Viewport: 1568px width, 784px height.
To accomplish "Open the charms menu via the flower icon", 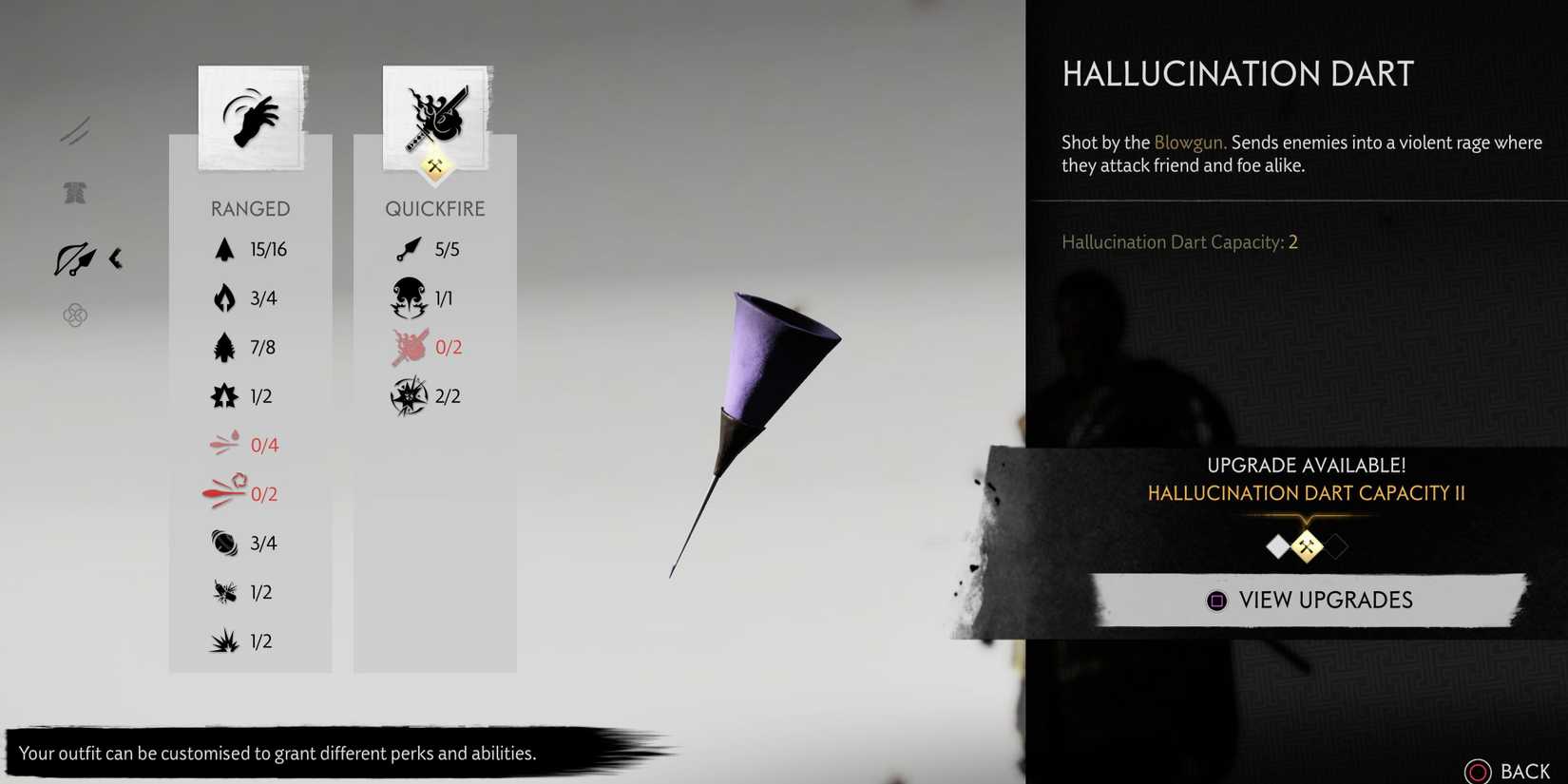I will pyautogui.click(x=74, y=315).
